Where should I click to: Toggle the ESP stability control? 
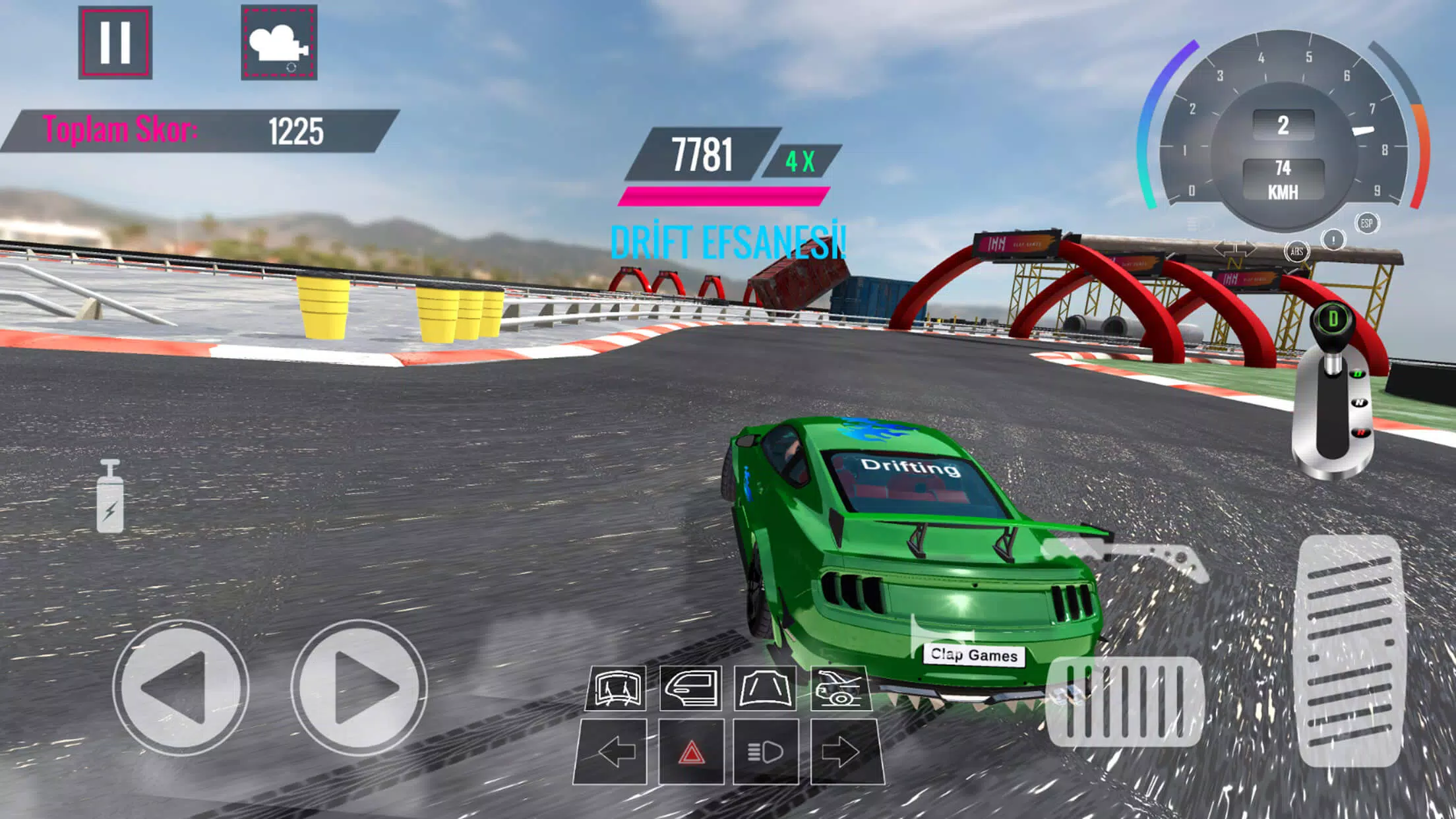(1367, 224)
